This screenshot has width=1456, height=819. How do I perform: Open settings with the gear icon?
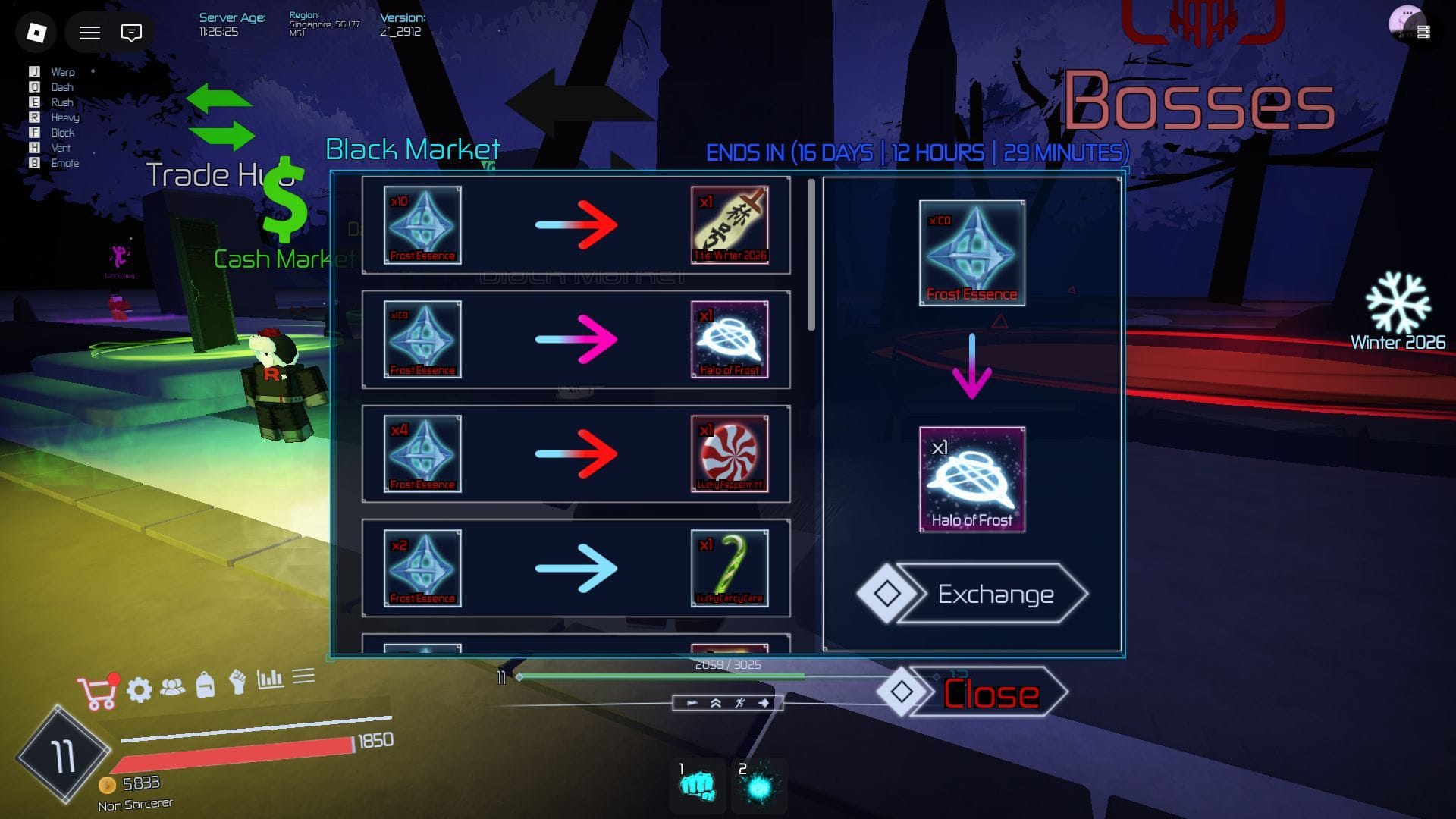[139, 688]
